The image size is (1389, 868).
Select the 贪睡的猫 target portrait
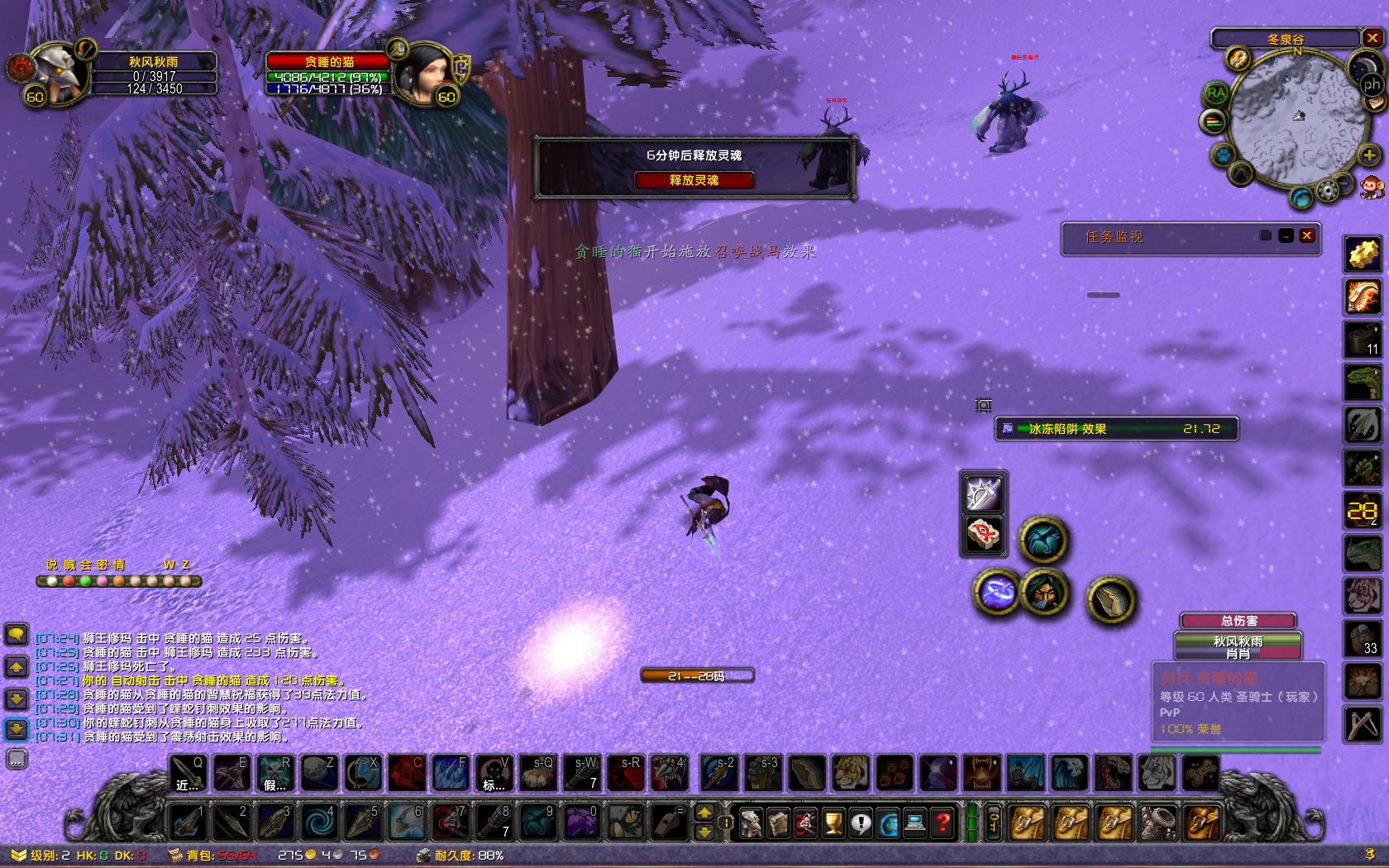423,74
